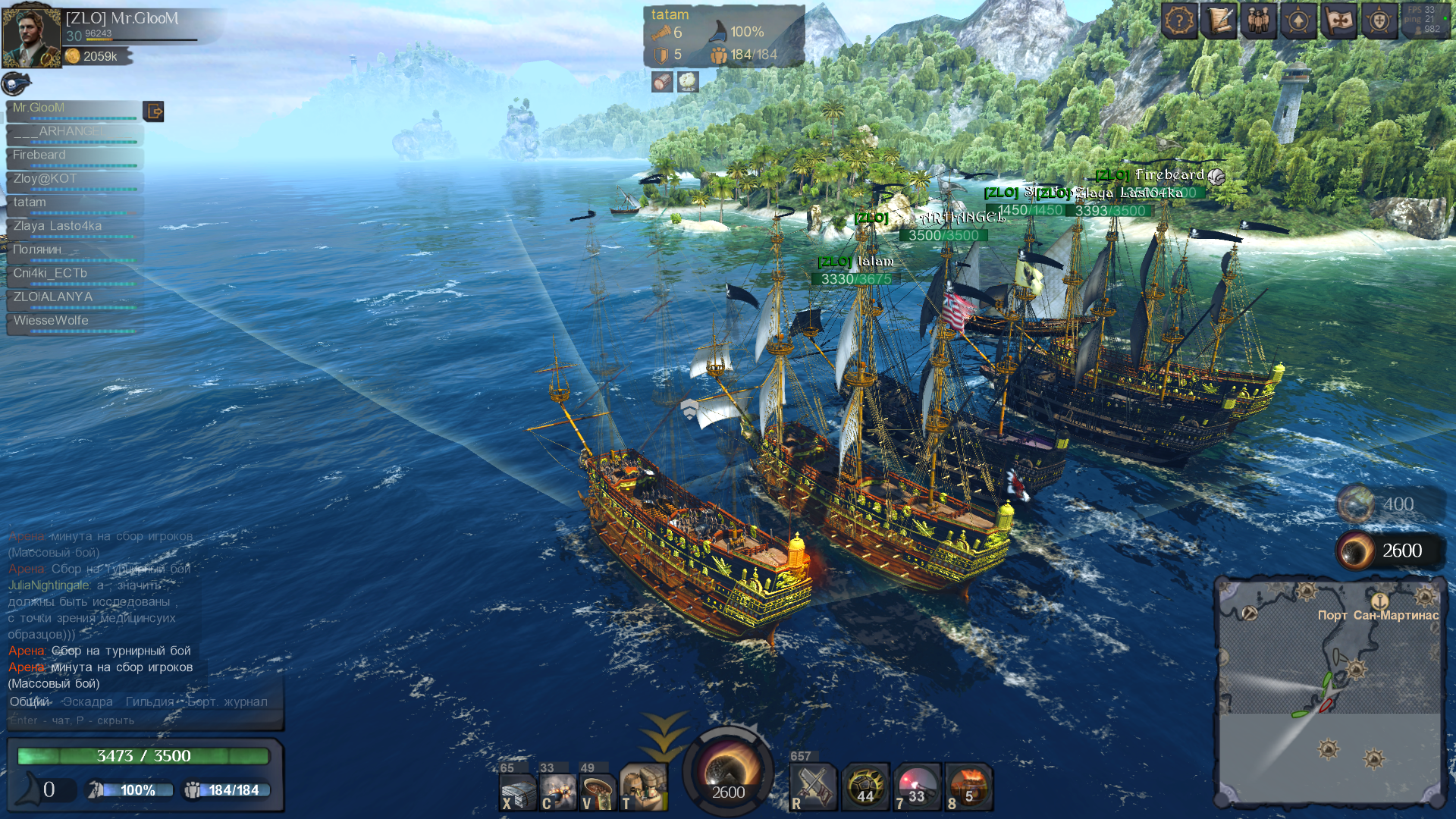Image resolution: width=1456 pixels, height=819 pixels.
Task: Activate the crossed saw repair ability
Action: coord(812,787)
